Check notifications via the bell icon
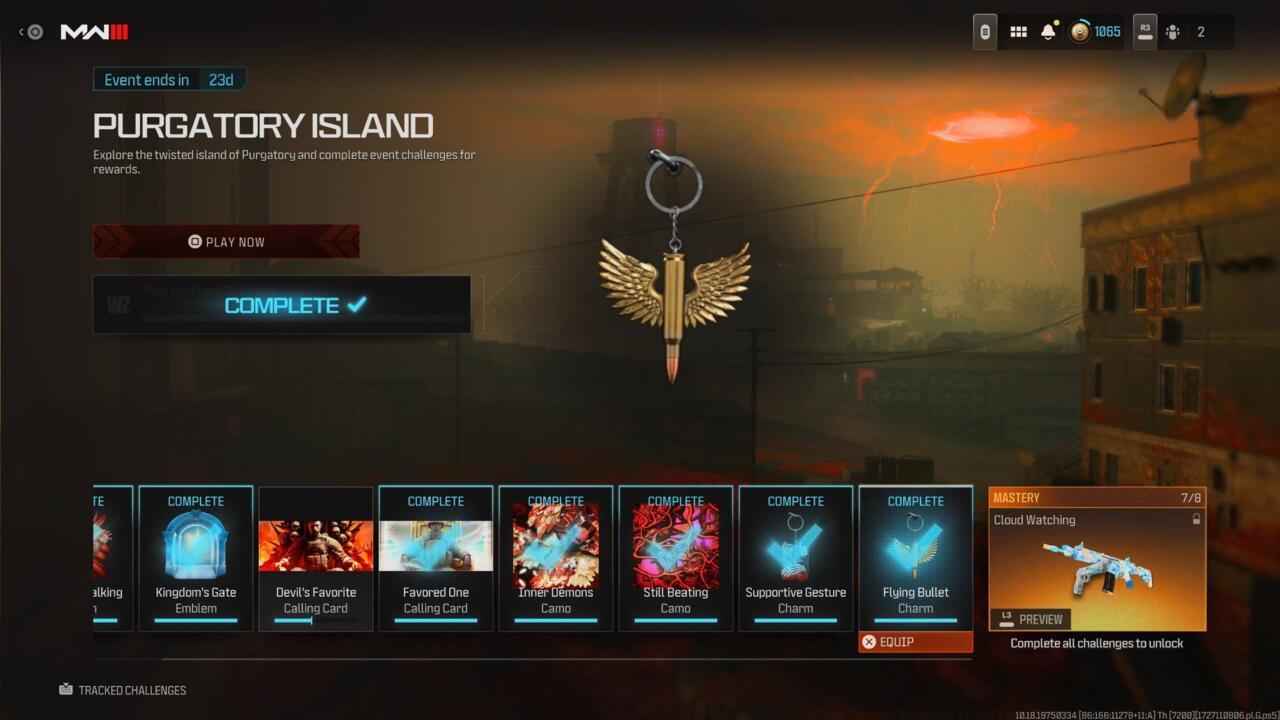Viewport: 1280px width, 720px height. click(x=1049, y=31)
